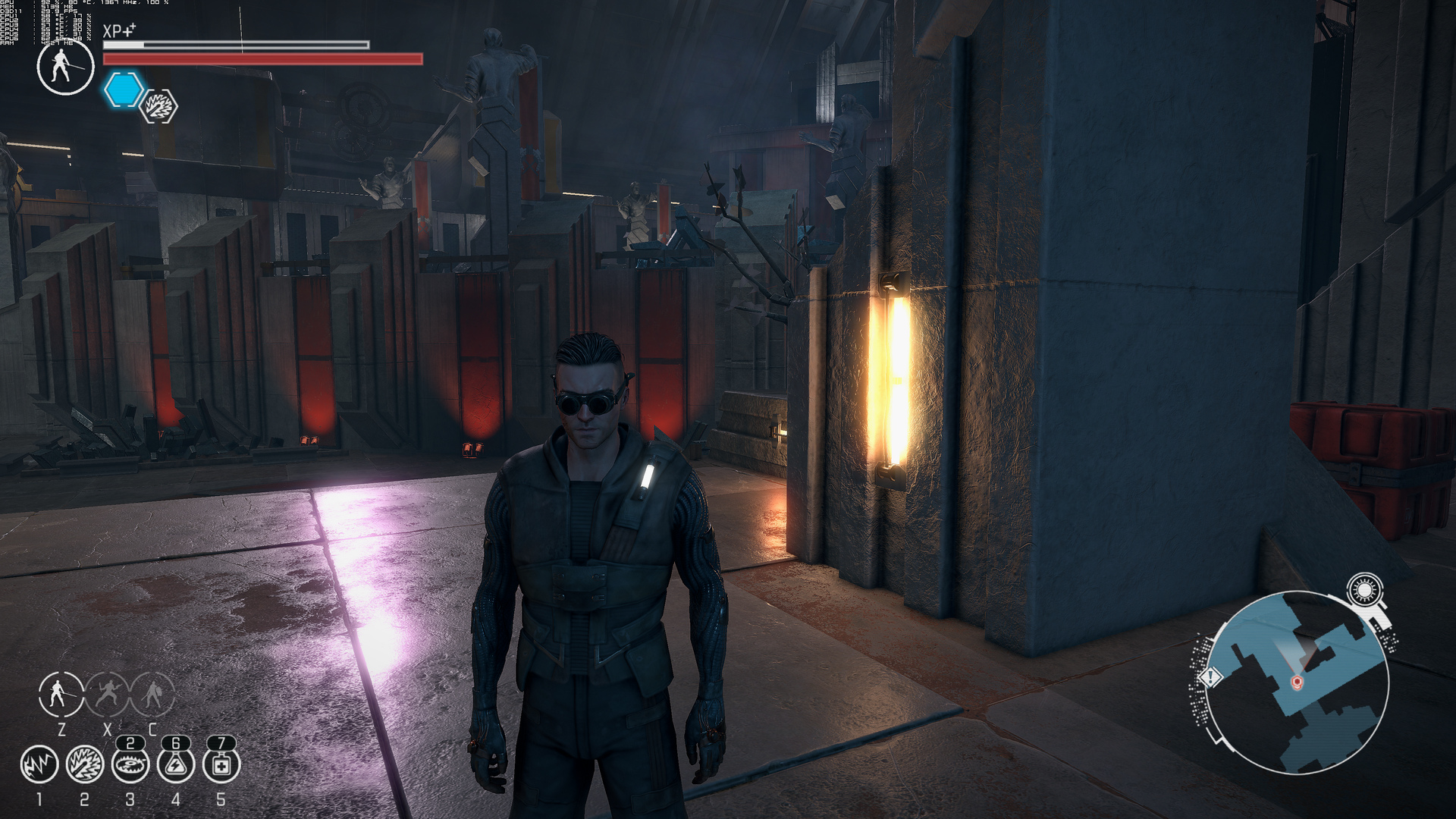Use the bear trap item slot
1456x819 pixels.
(x=130, y=764)
